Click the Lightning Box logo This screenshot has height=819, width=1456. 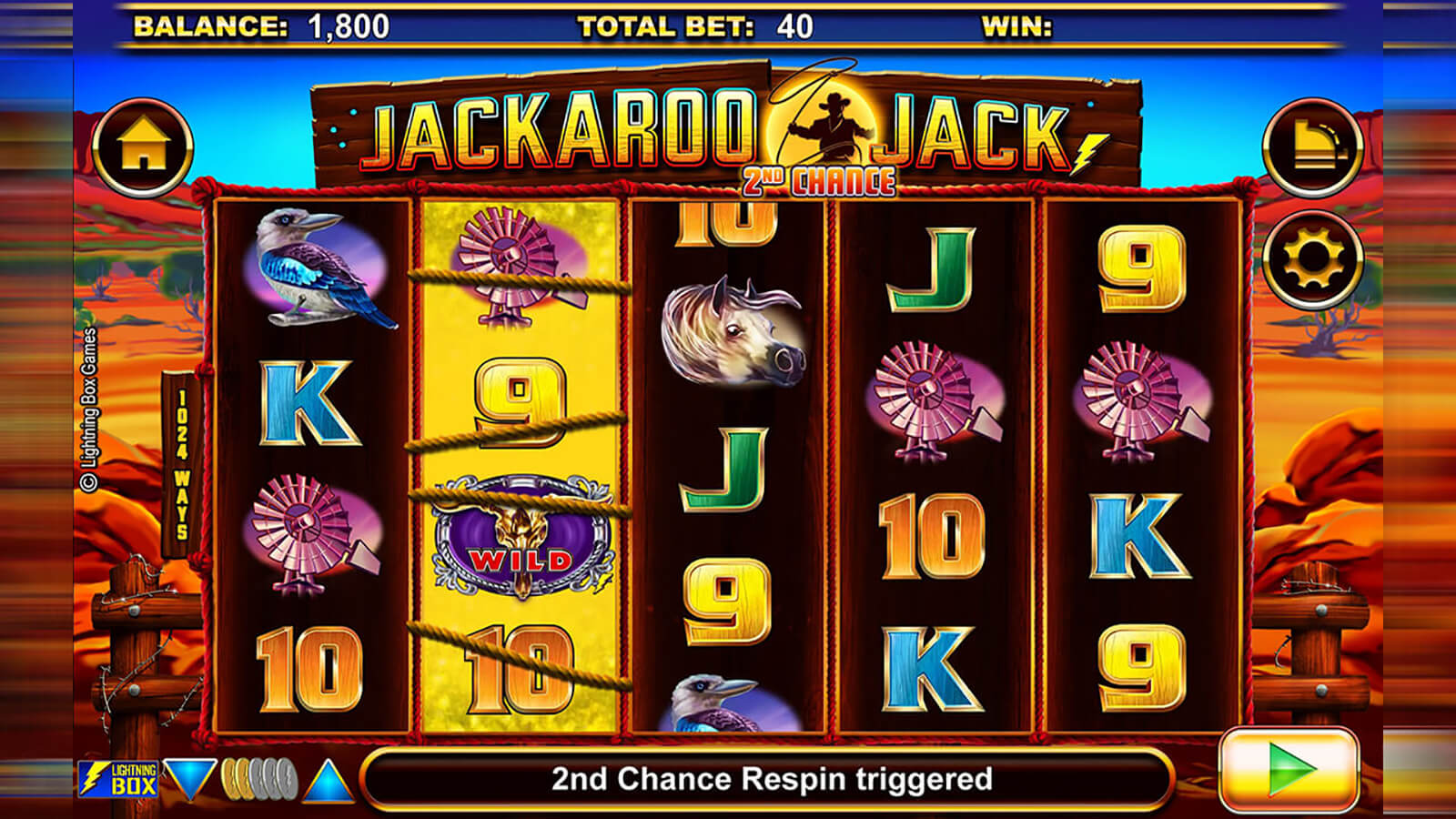(x=118, y=779)
